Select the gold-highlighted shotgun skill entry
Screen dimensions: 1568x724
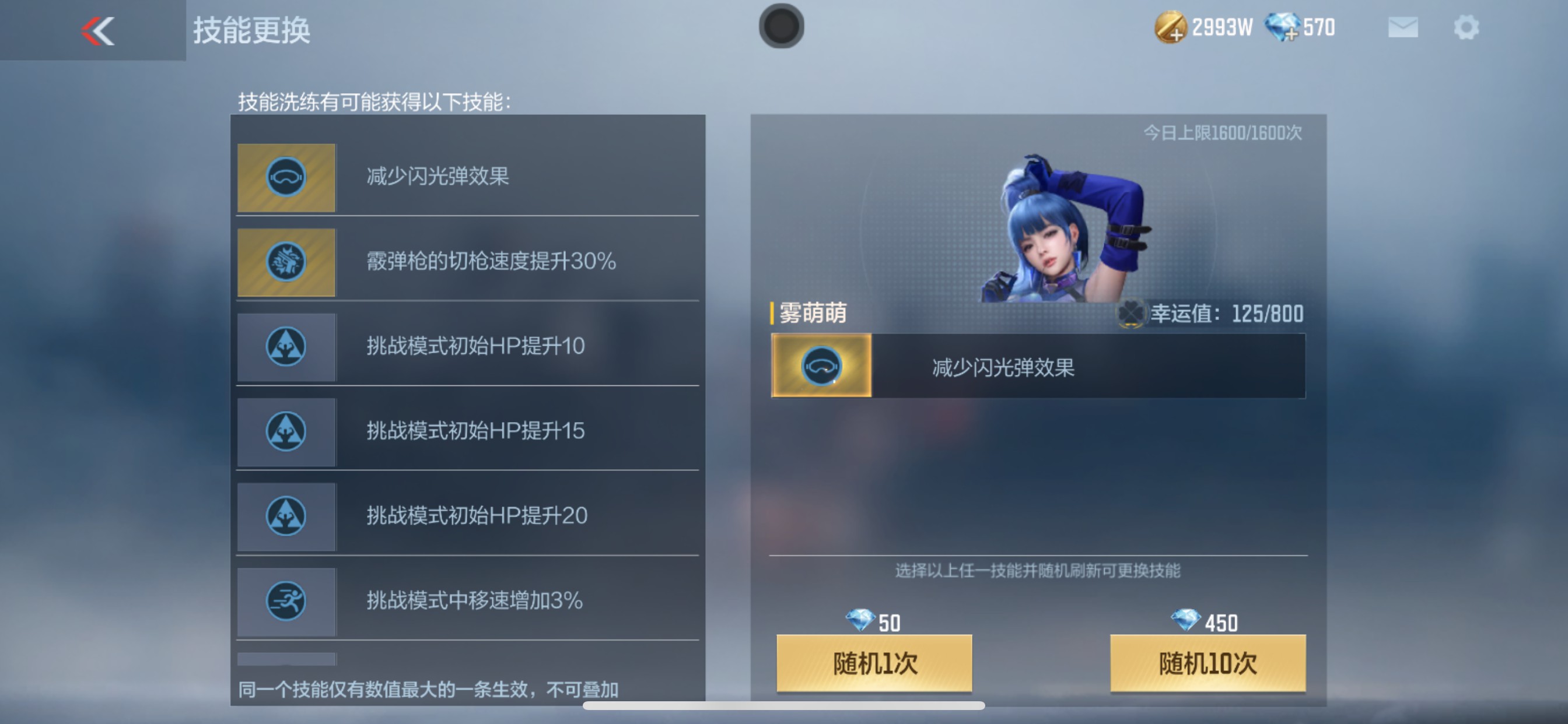point(468,262)
